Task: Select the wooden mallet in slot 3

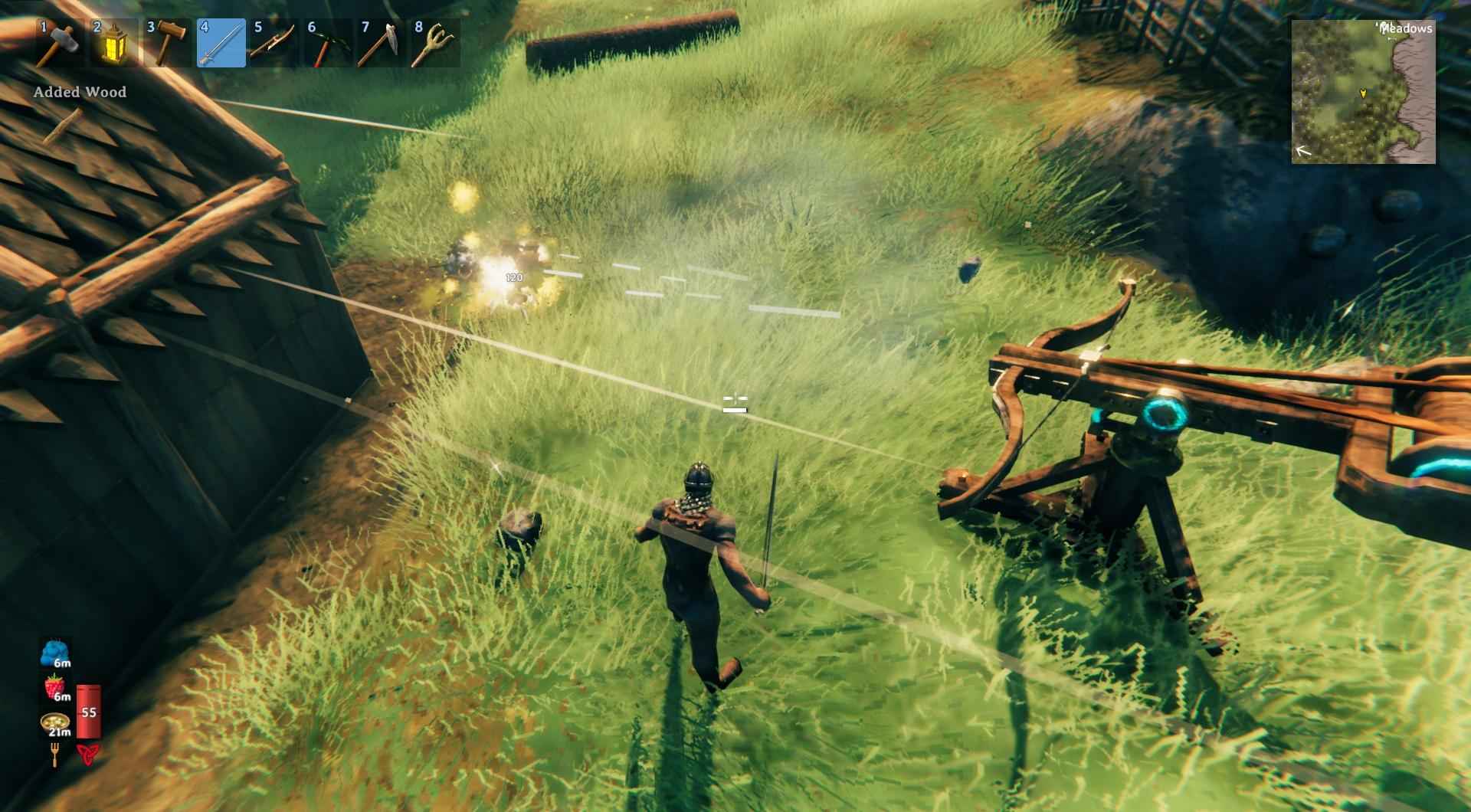Action: [167, 43]
